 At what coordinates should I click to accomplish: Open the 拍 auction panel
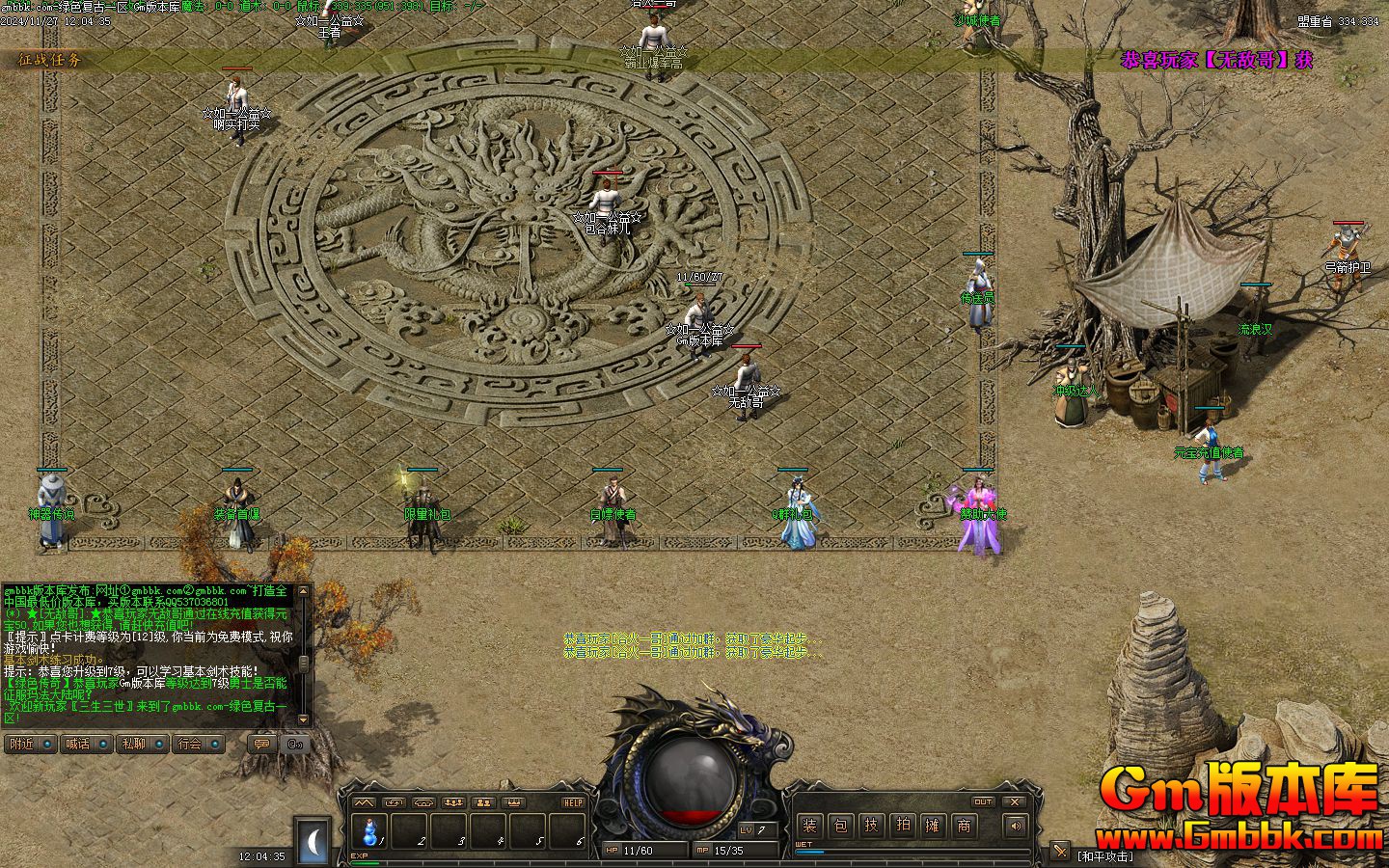point(902,826)
